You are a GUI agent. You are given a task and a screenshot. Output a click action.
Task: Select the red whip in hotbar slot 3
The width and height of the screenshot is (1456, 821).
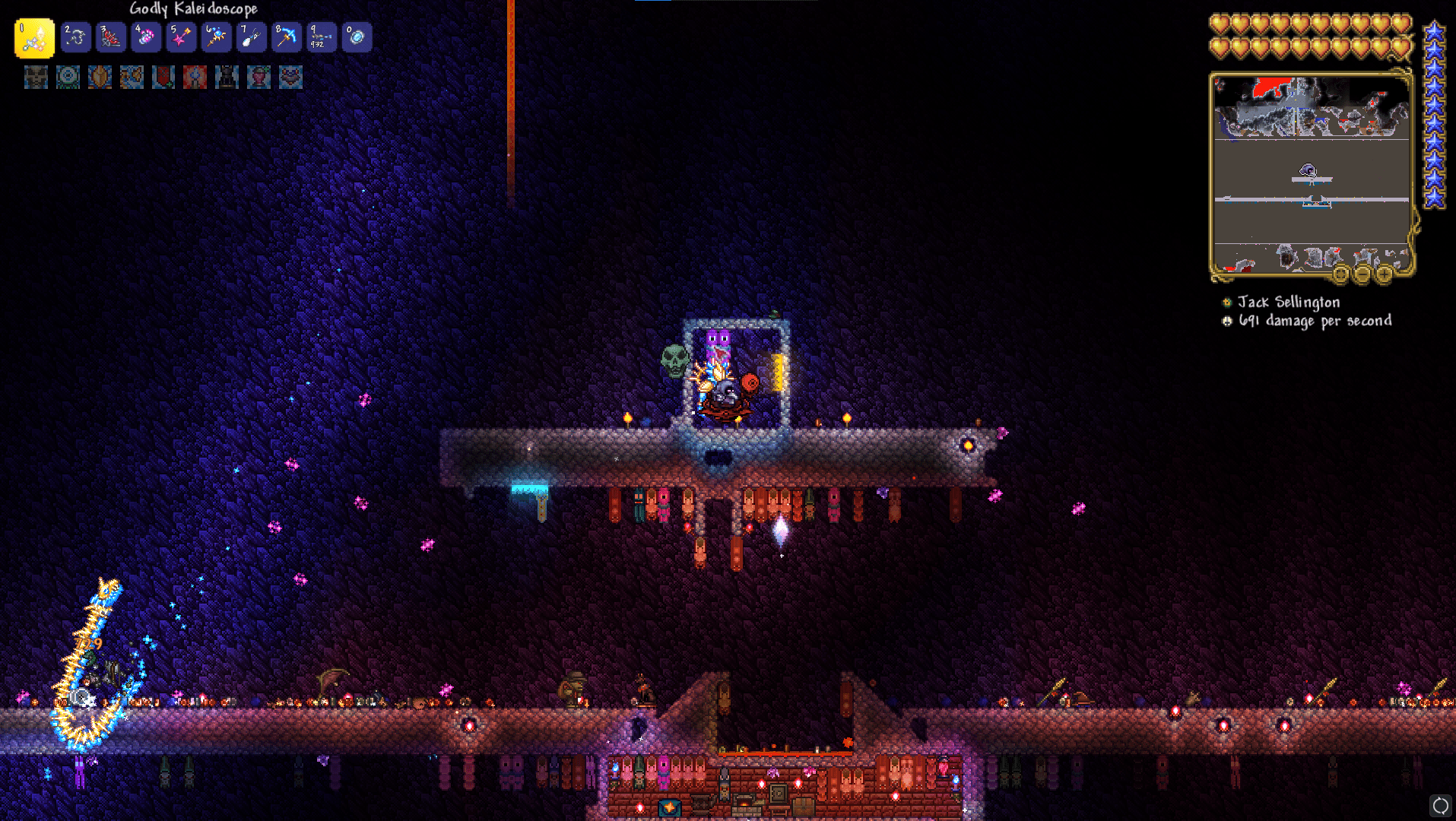109,37
